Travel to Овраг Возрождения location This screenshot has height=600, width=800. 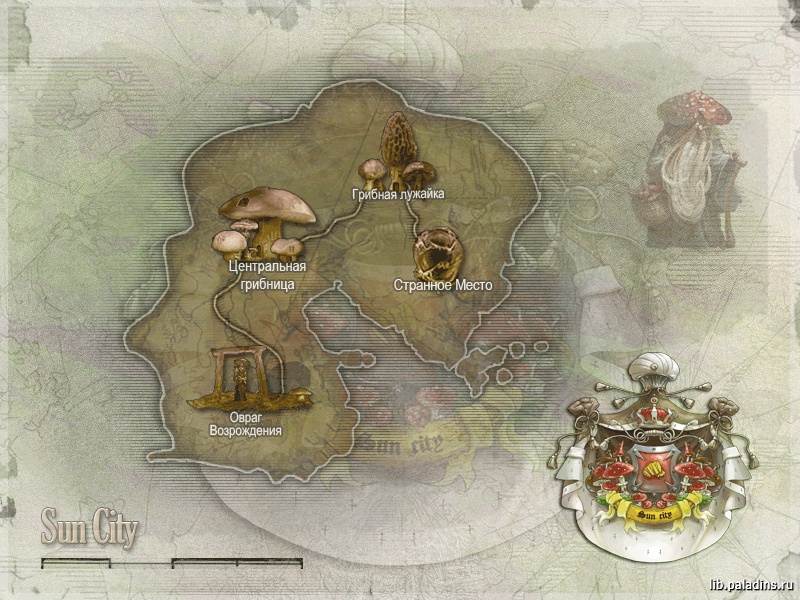(243, 378)
